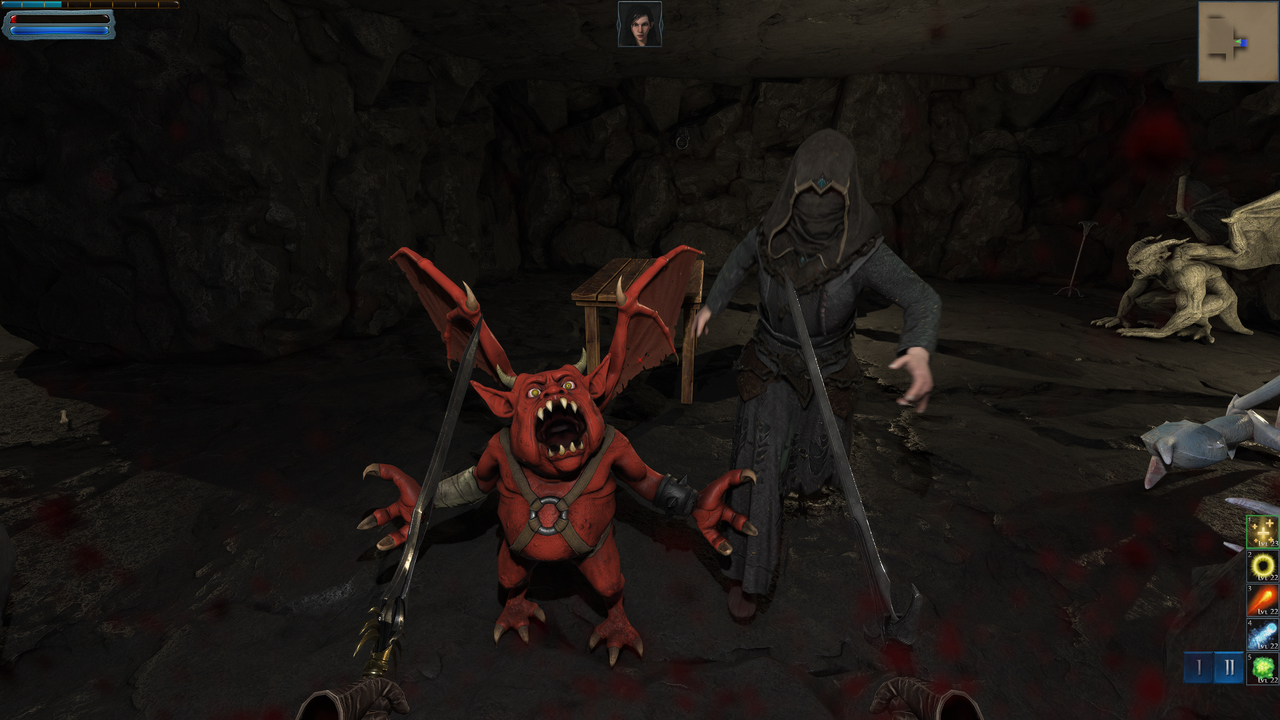
Task: Select the yellow ring spell in slot 2
Action: tap(1261, 566)
